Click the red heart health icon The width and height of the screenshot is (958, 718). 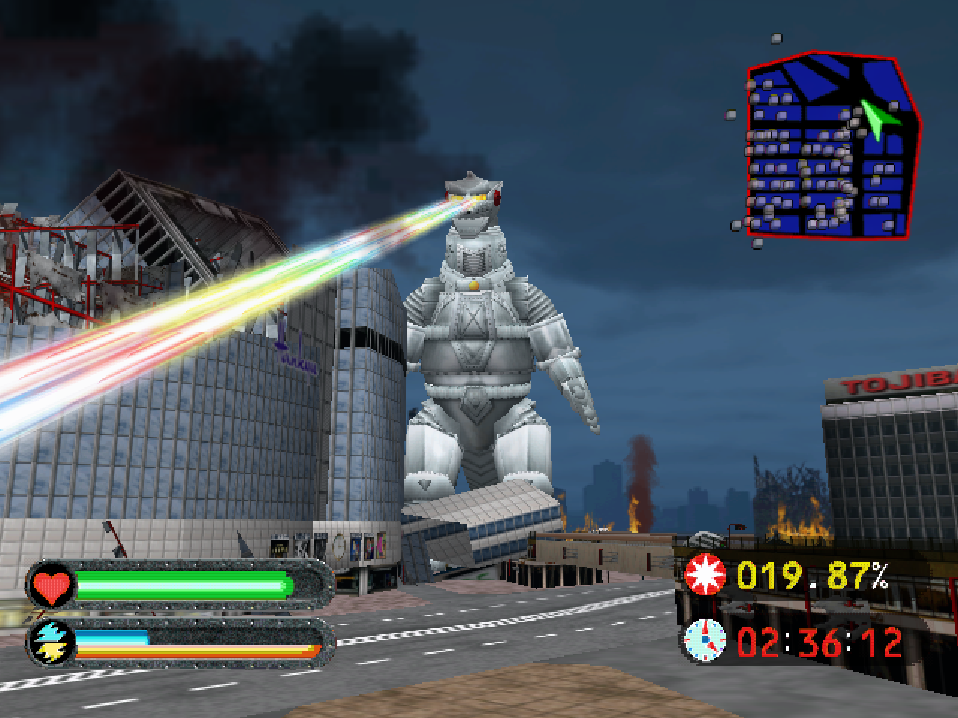click(50, 585)
